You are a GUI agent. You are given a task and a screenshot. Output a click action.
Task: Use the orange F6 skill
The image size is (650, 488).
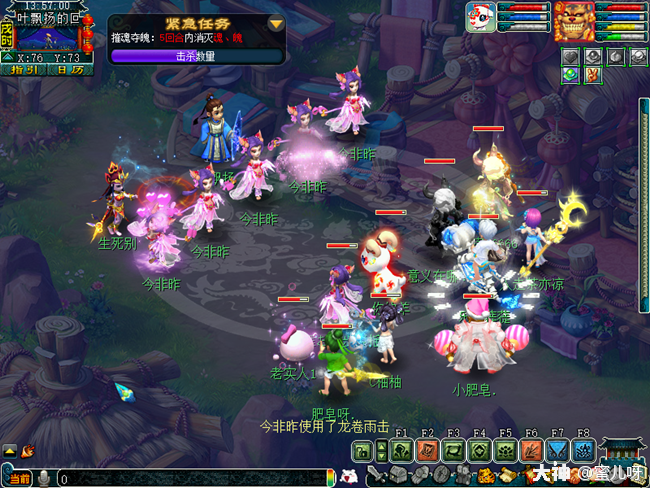[531, 450]
